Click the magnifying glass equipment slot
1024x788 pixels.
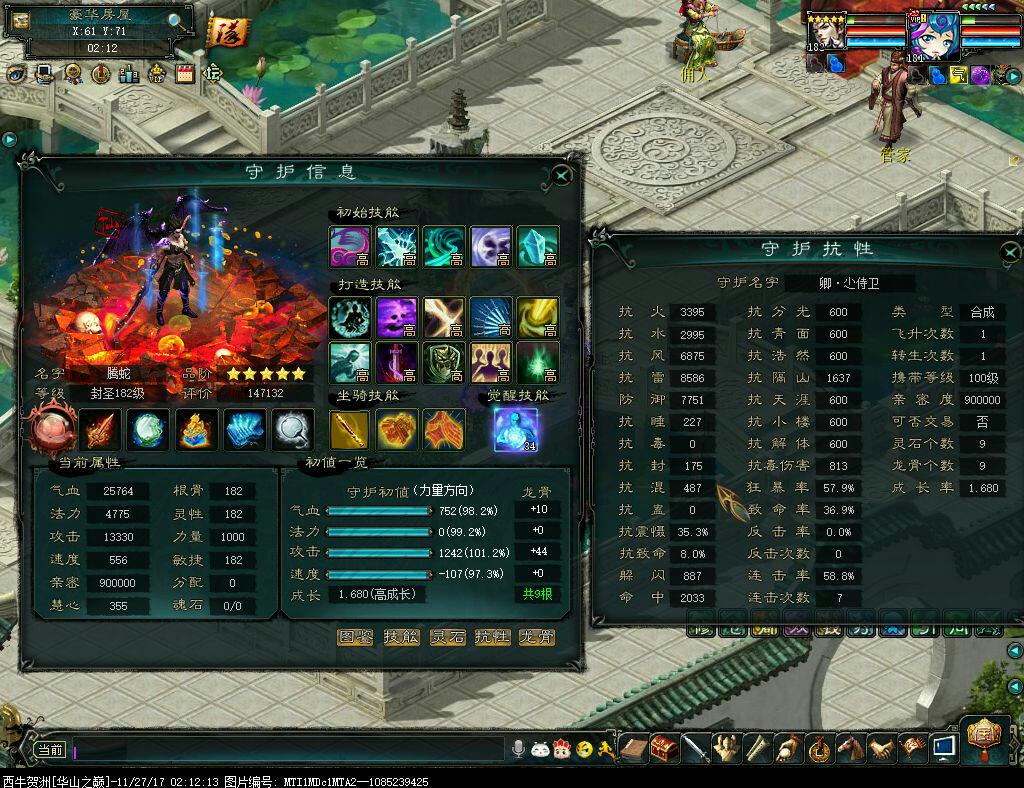(291, 429)
